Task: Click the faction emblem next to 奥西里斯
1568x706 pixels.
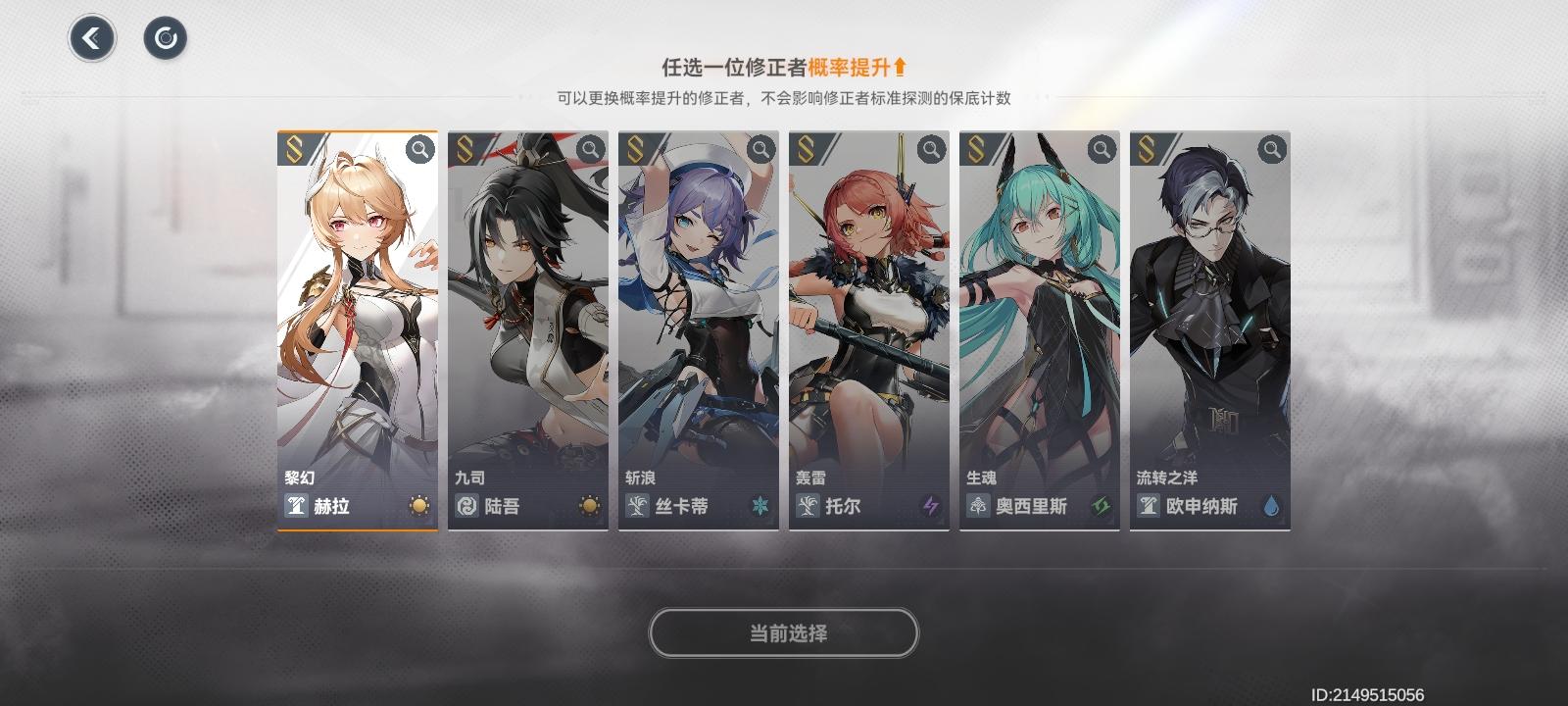Action: point(977,507)
